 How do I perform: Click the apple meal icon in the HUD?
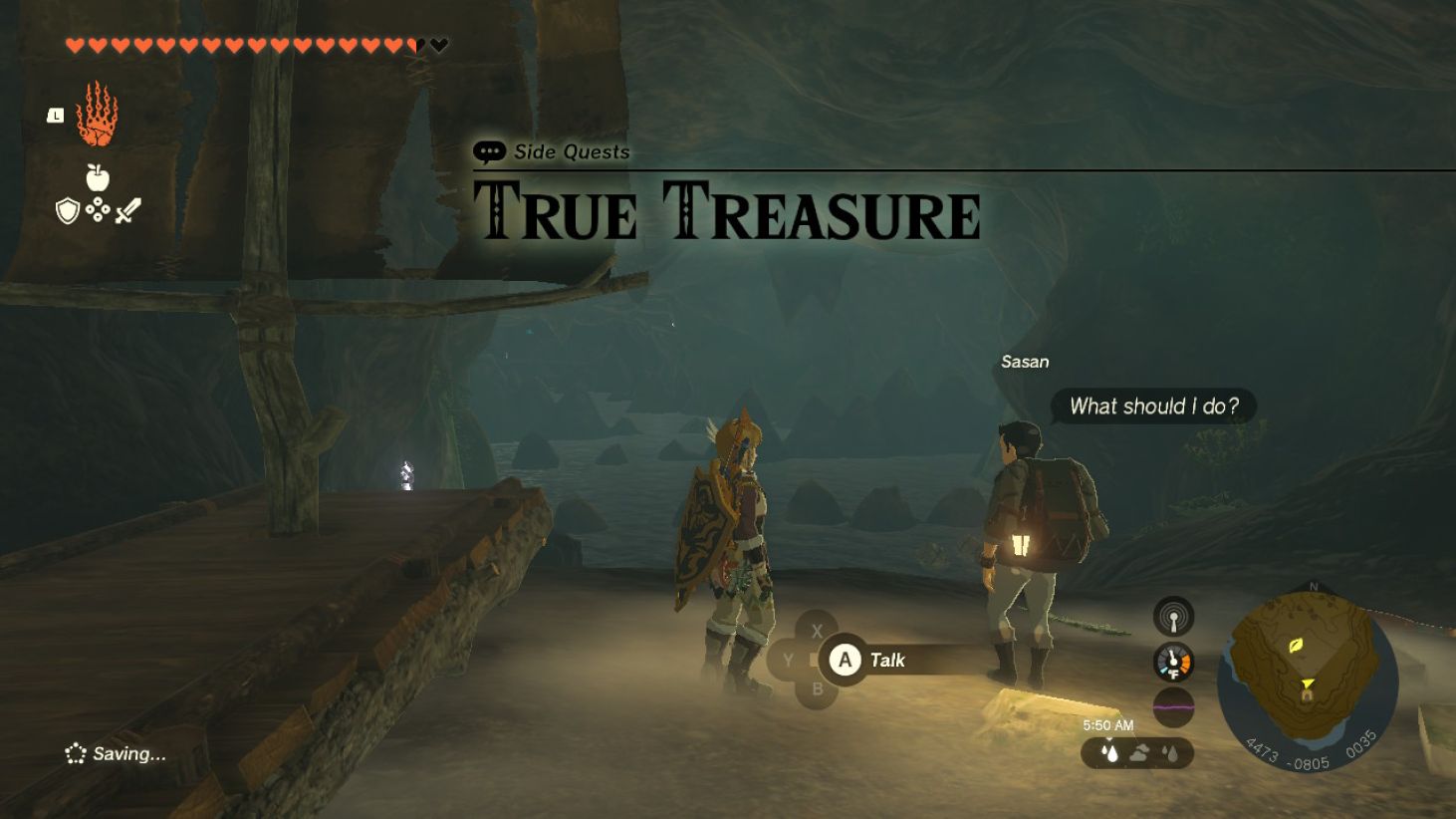(96, 176)
